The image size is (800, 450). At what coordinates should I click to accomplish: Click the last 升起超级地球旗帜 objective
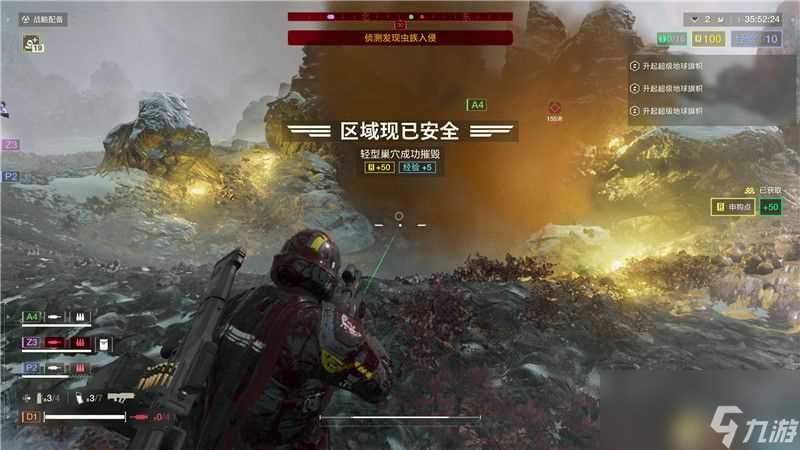coord(670,110)
